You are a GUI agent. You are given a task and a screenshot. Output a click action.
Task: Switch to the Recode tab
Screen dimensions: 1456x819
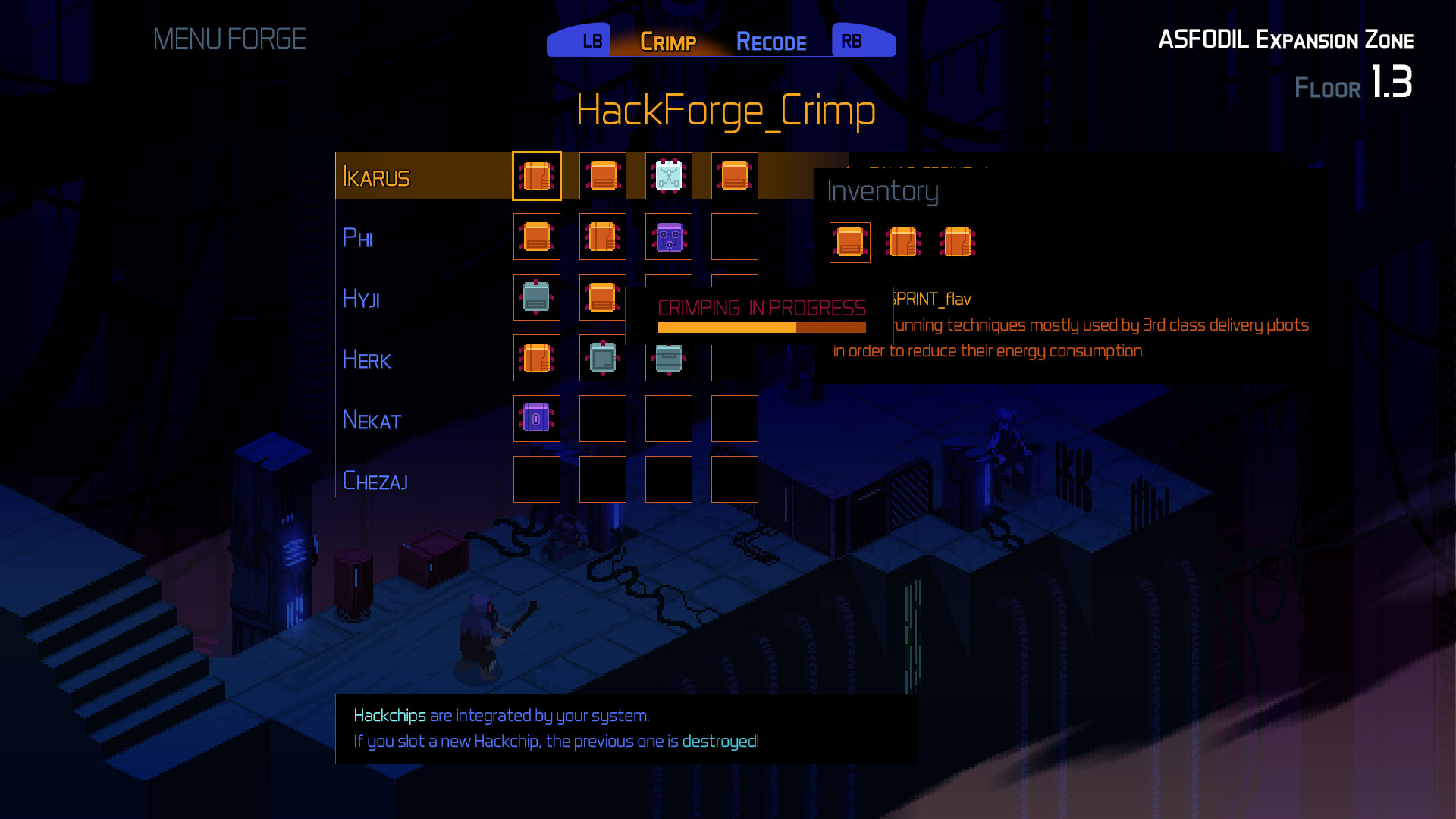coord(771,42)
